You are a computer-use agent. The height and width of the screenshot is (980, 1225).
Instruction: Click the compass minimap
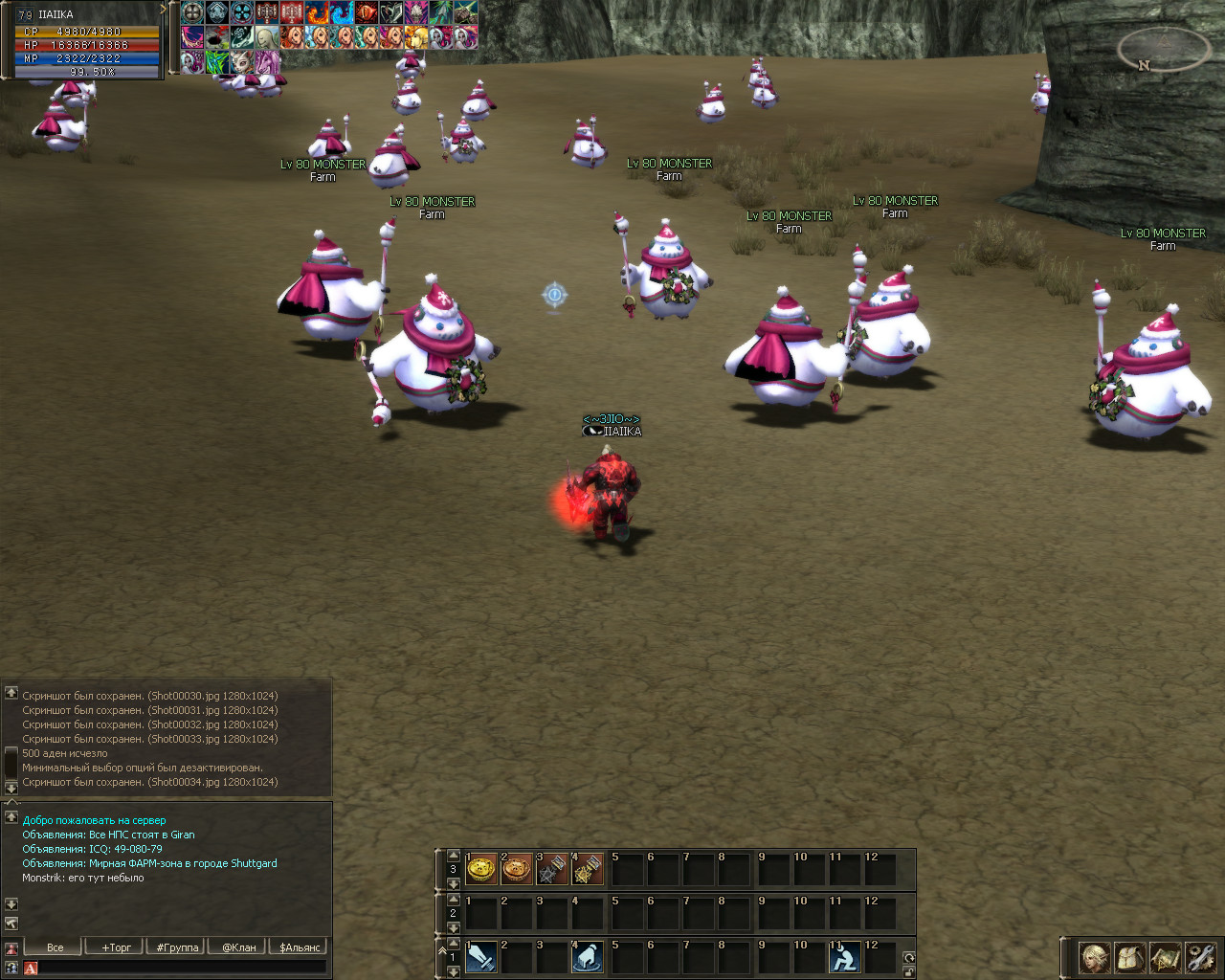(x=1164, y=48)
